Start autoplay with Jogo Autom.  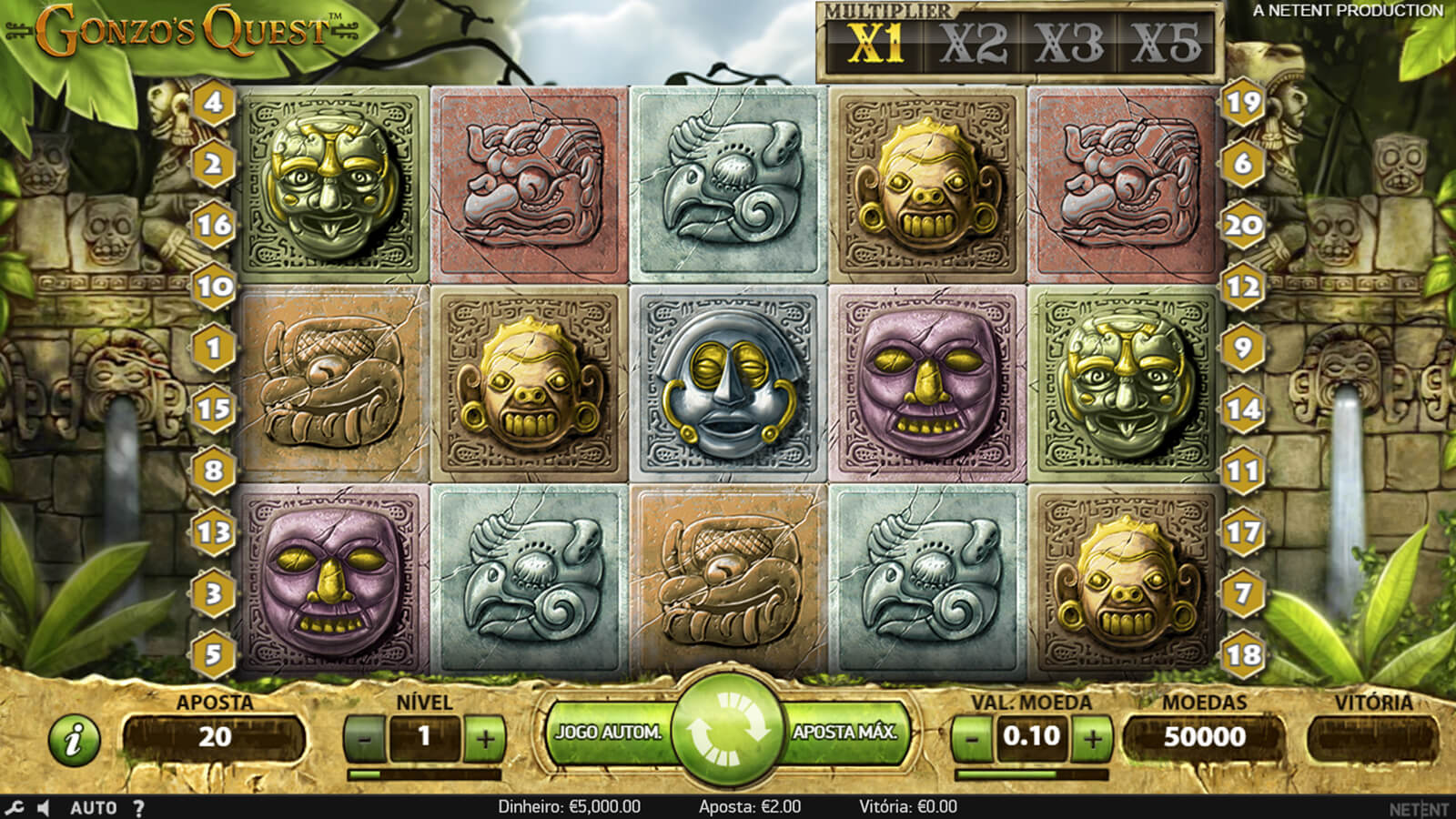pos(608,733)
